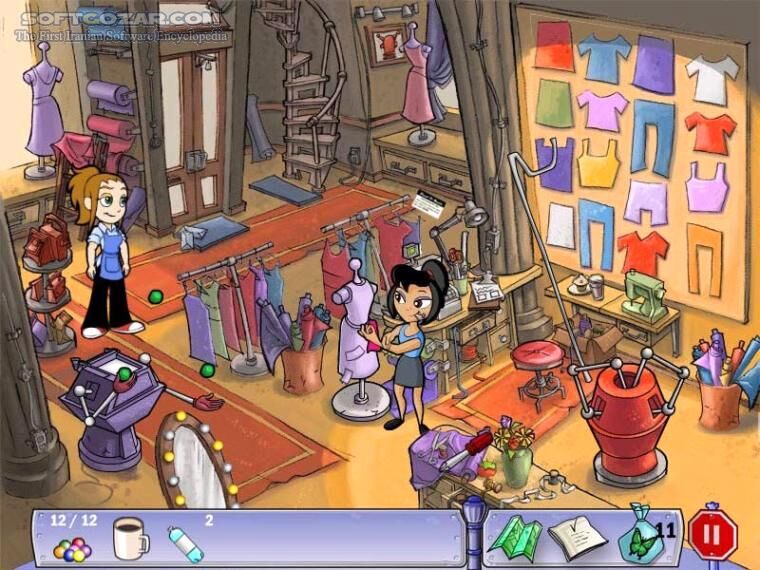Open the notebook journal
Screen dimensions: 760x570
[x=577, y=537]
